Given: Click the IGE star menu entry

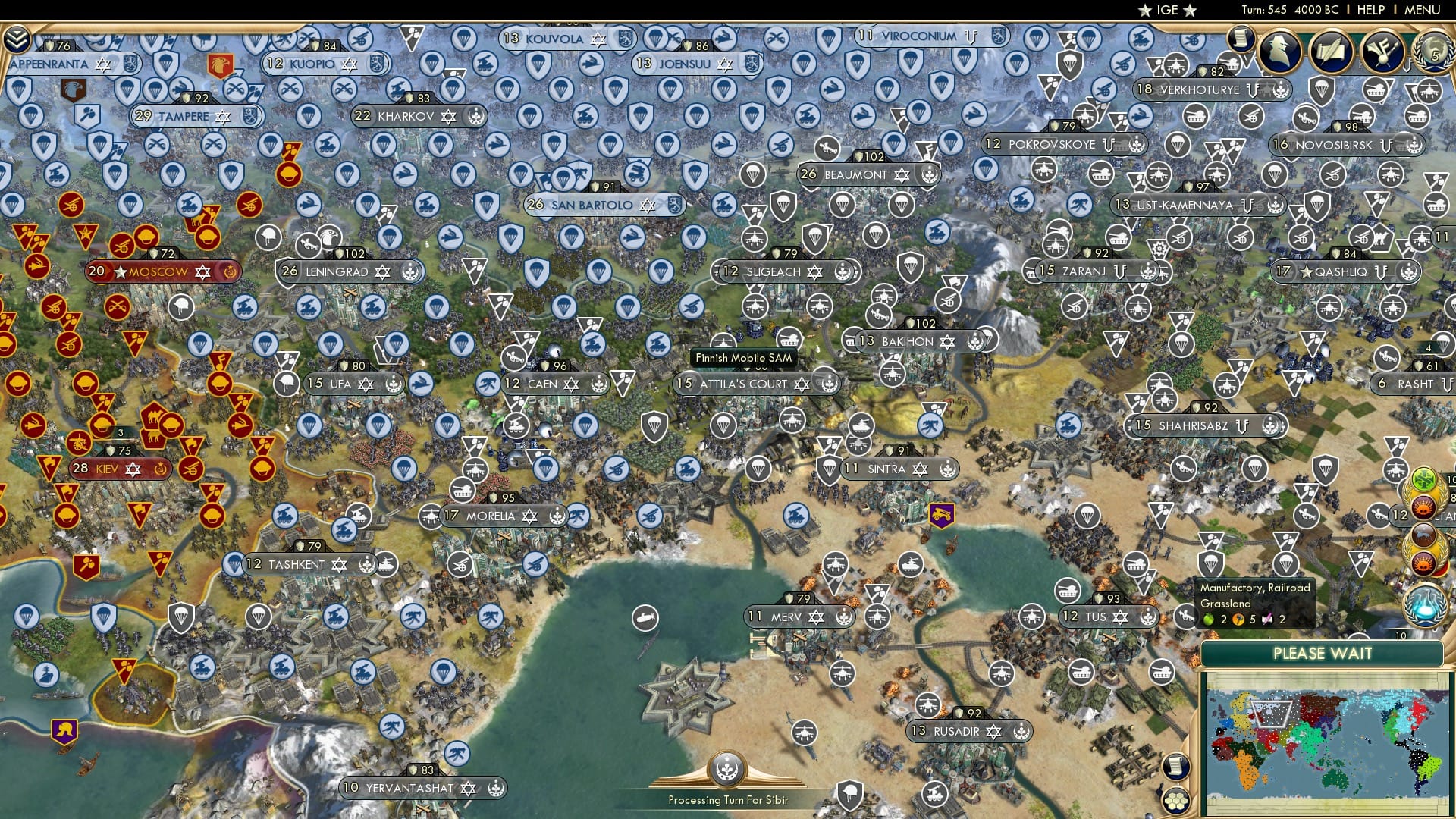Looking at the screenshot, I should coord(1166,10).
